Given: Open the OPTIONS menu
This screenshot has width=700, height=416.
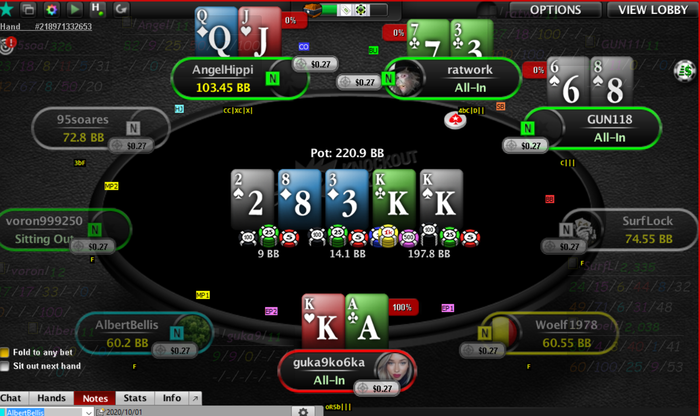Looking at the screenshot, I should (554, 10).
